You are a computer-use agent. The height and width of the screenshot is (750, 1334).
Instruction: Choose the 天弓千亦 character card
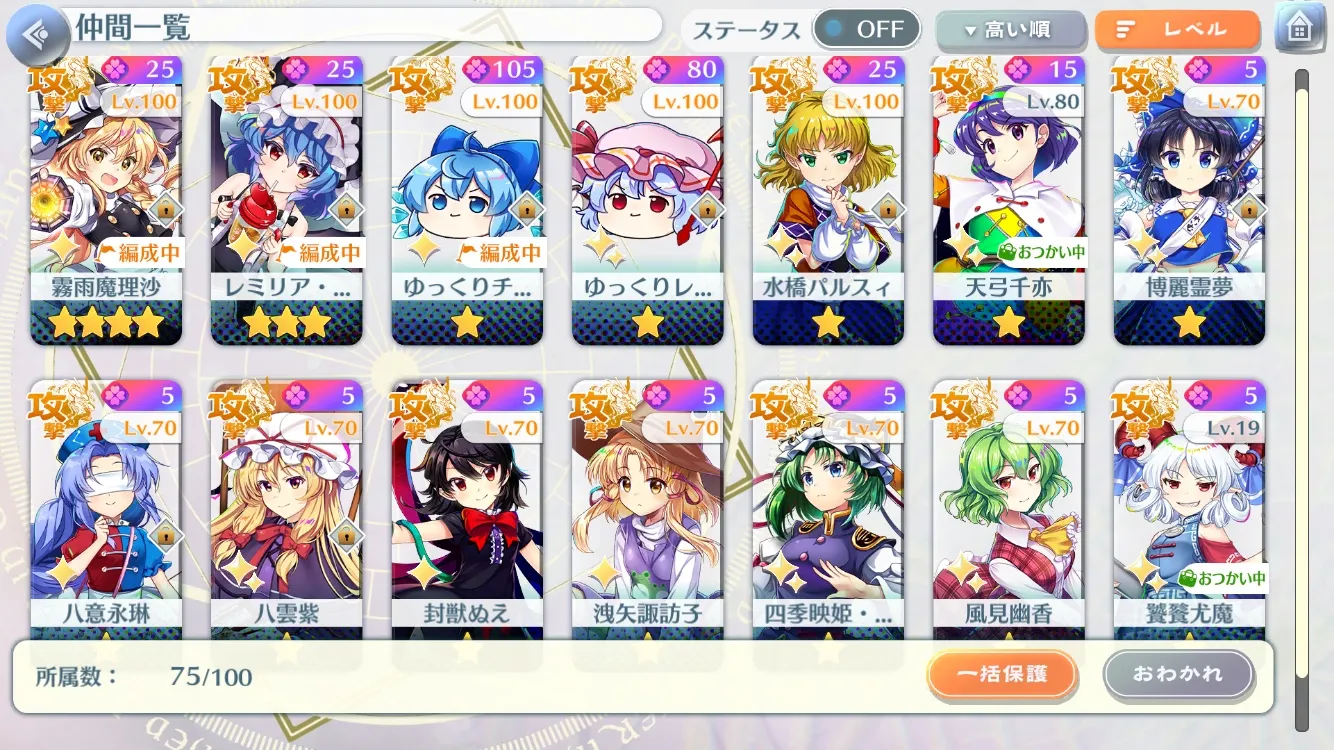pos(1008,200)
